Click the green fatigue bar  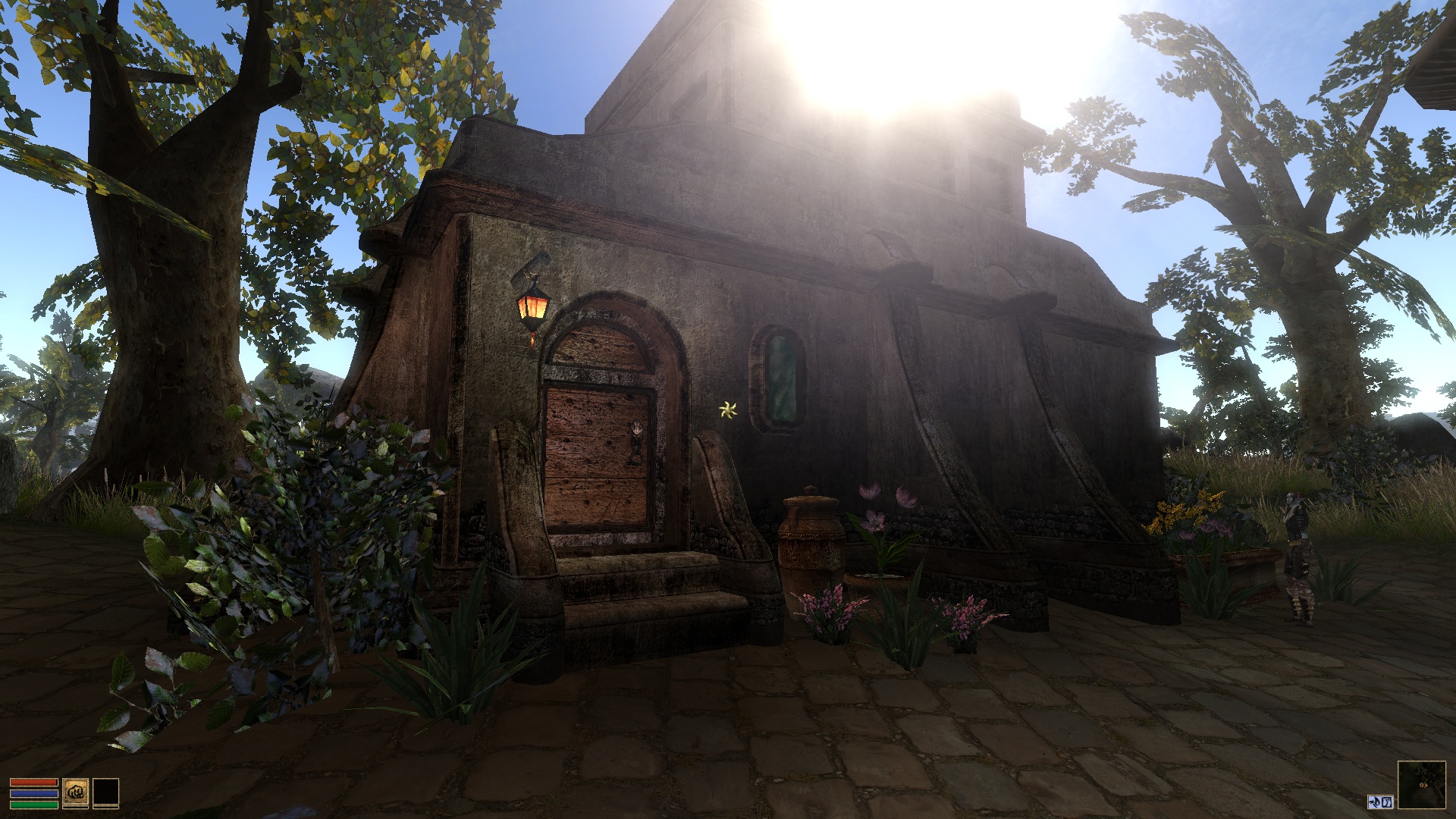pos(34,805)
